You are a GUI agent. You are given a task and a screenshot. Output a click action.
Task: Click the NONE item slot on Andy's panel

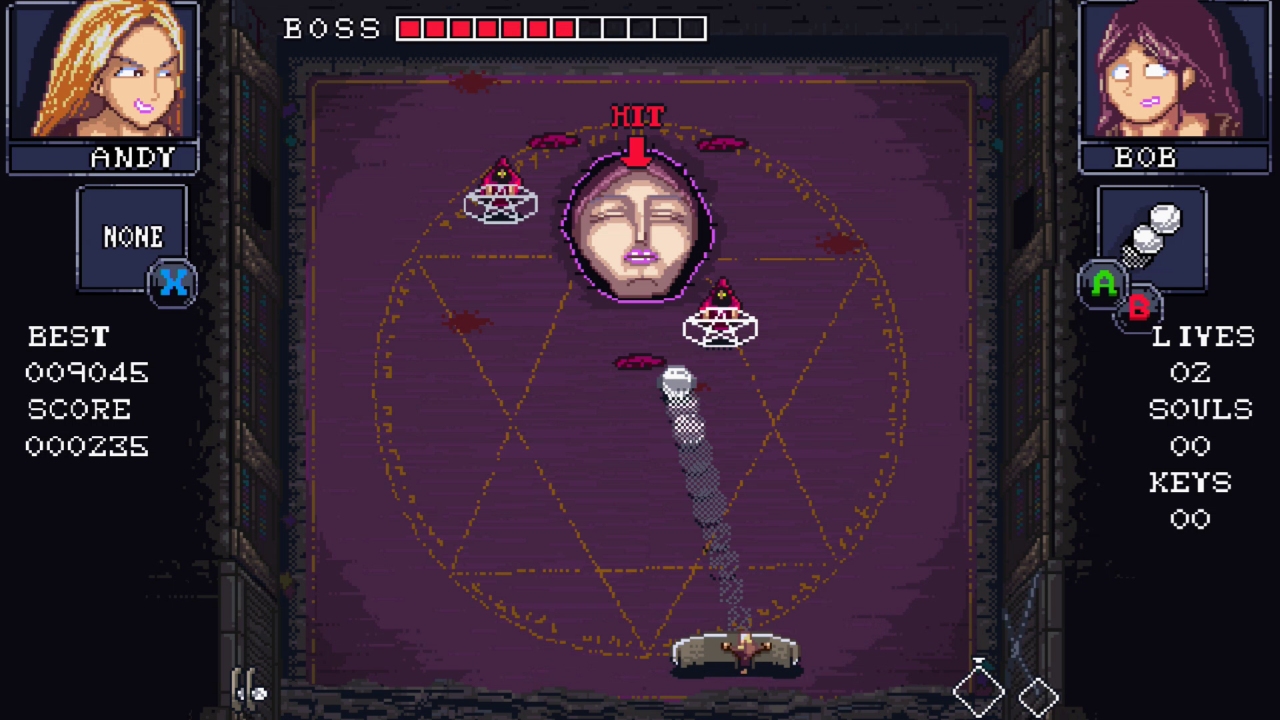tap(131, 237)
